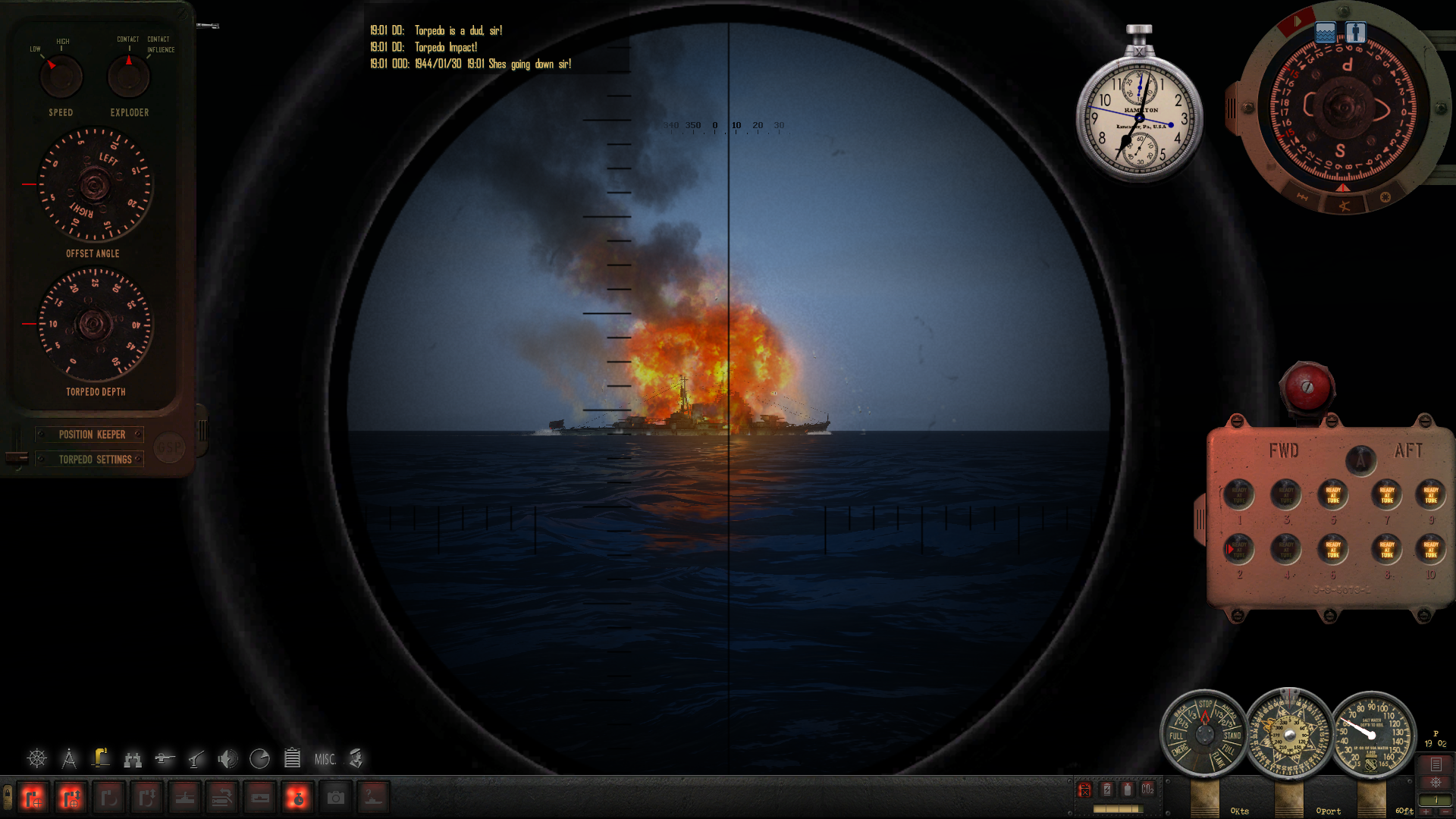Open the helm ship-wheel station icon
This screenshot has height=819, width=1456.
(x=36, y=758)
